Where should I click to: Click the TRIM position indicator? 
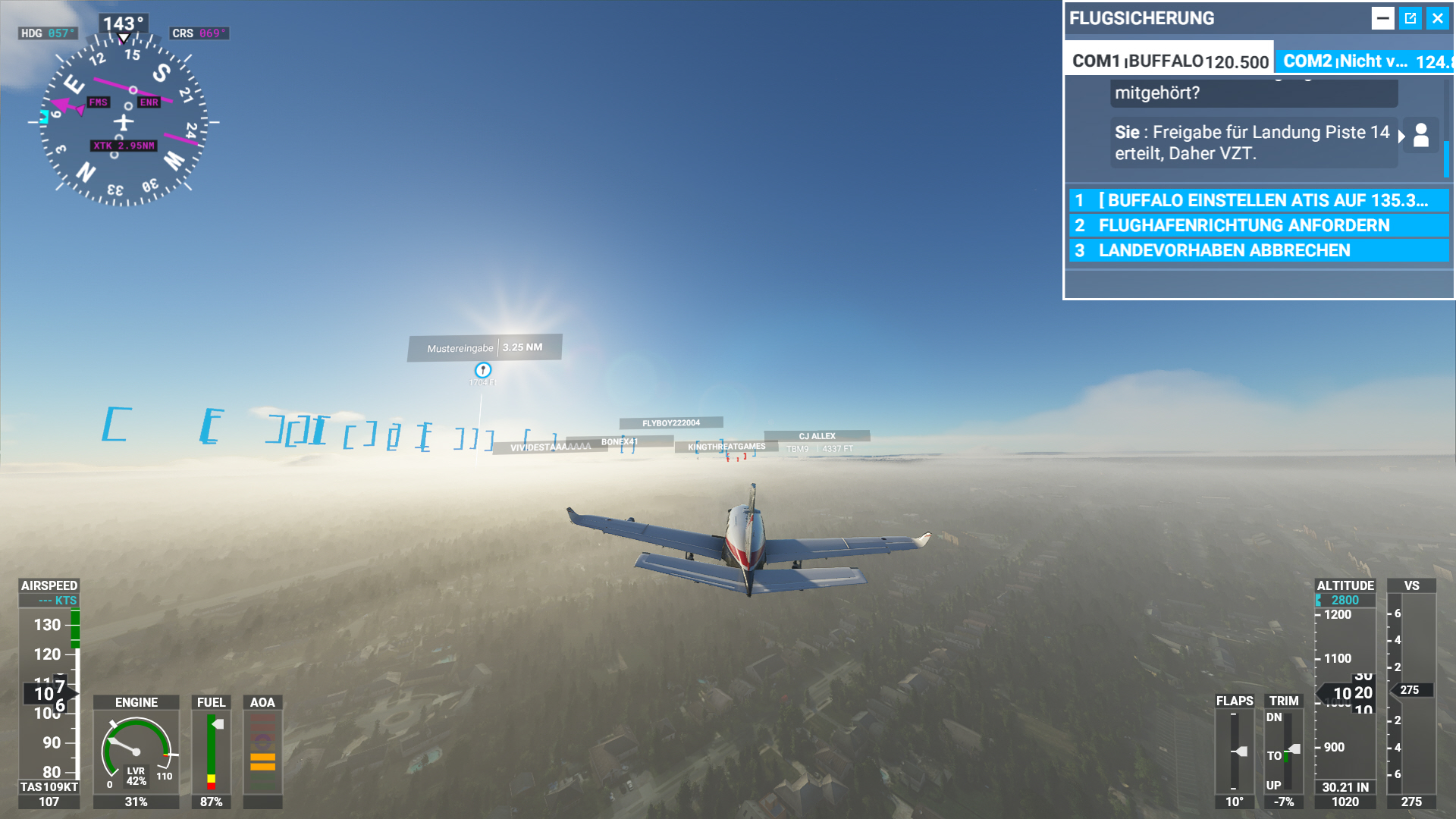(x=1283, y=751)
